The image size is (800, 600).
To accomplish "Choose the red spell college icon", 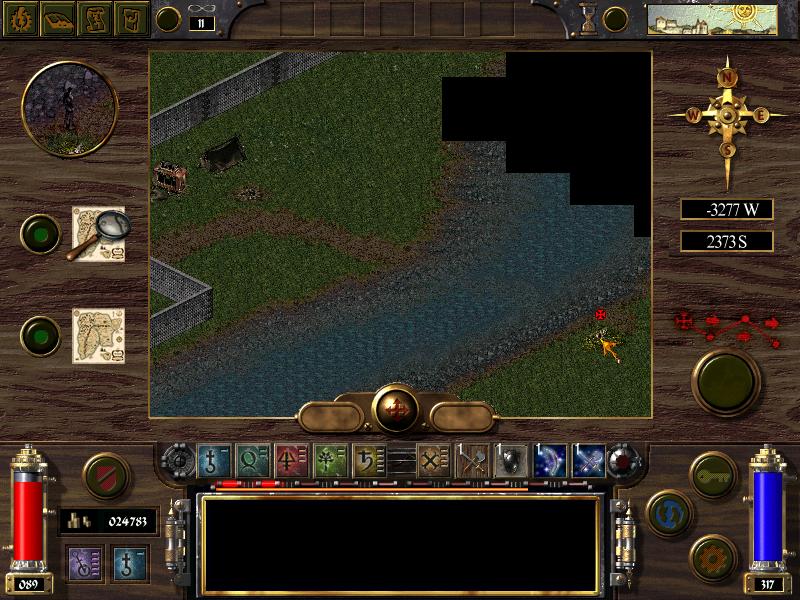I will (291, 462).
